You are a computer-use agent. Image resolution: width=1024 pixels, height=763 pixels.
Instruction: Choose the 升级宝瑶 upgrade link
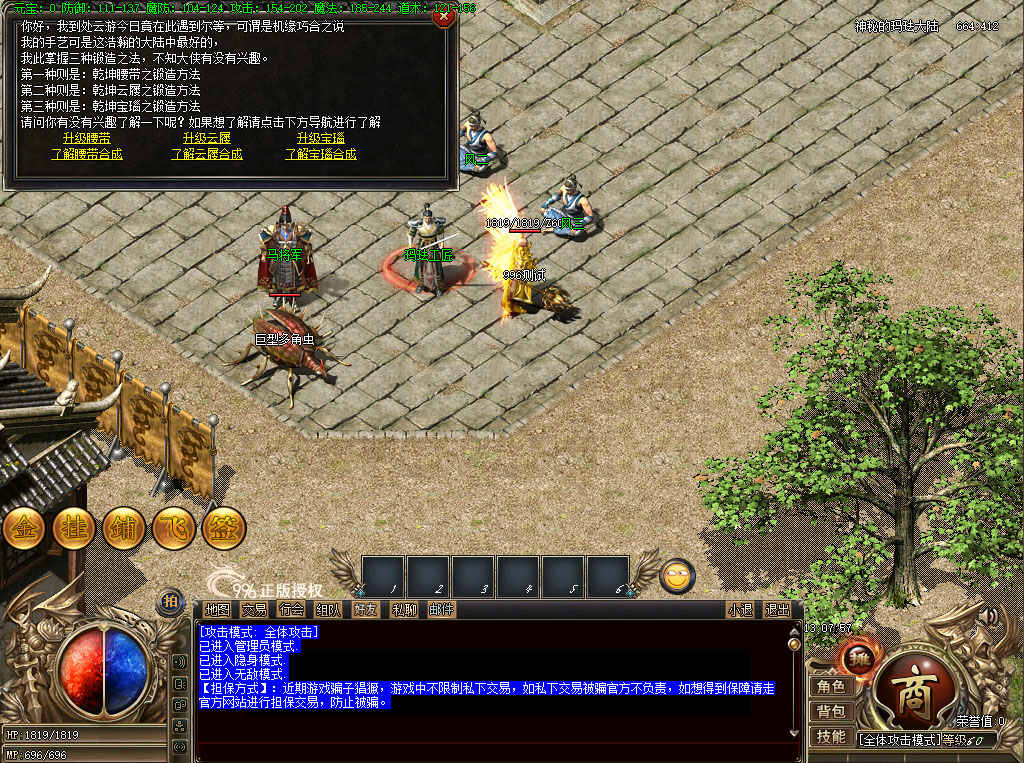(321, 138)
